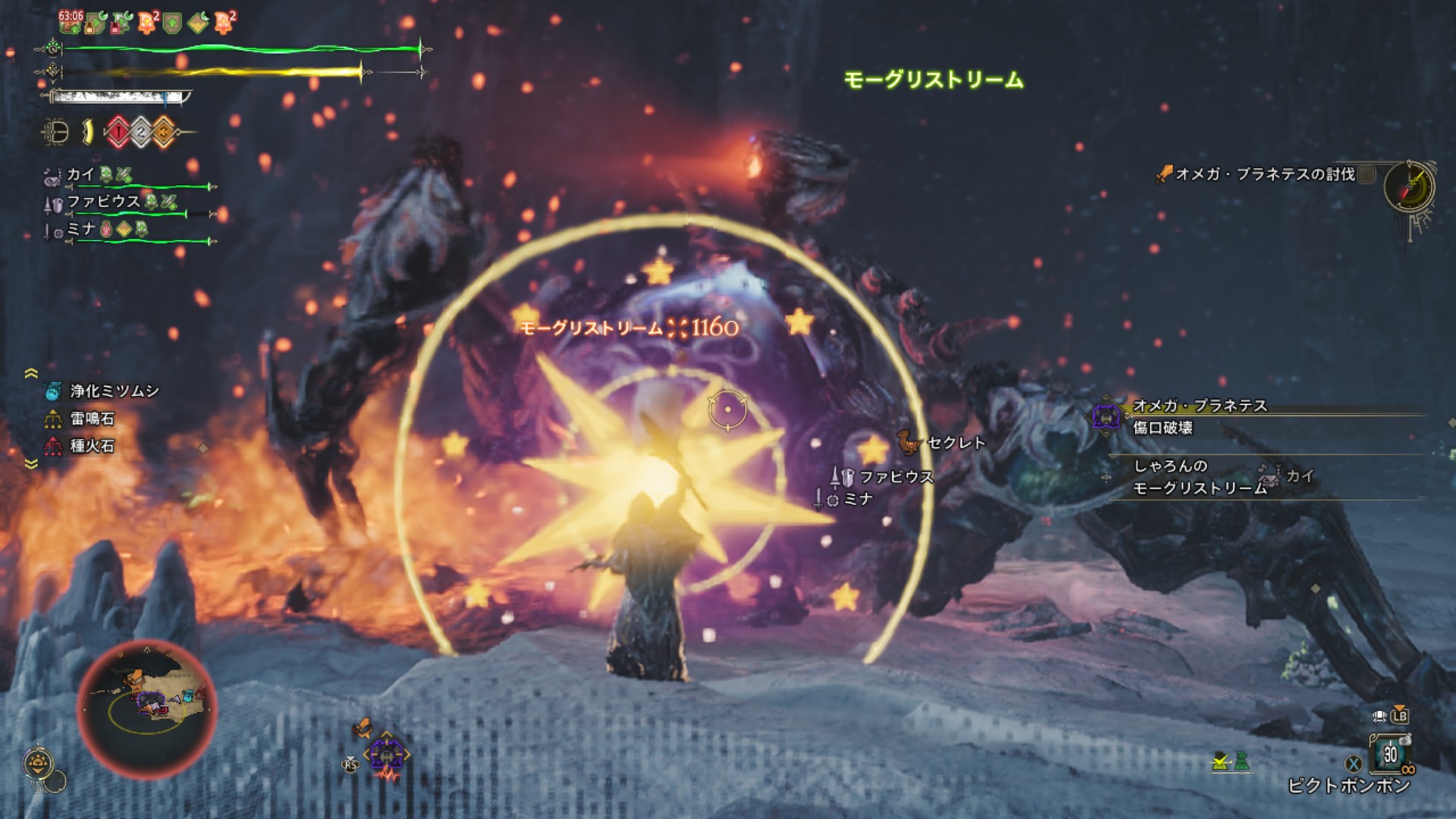Choose 雷鳴石 from the ammo list

coord(92,419)
